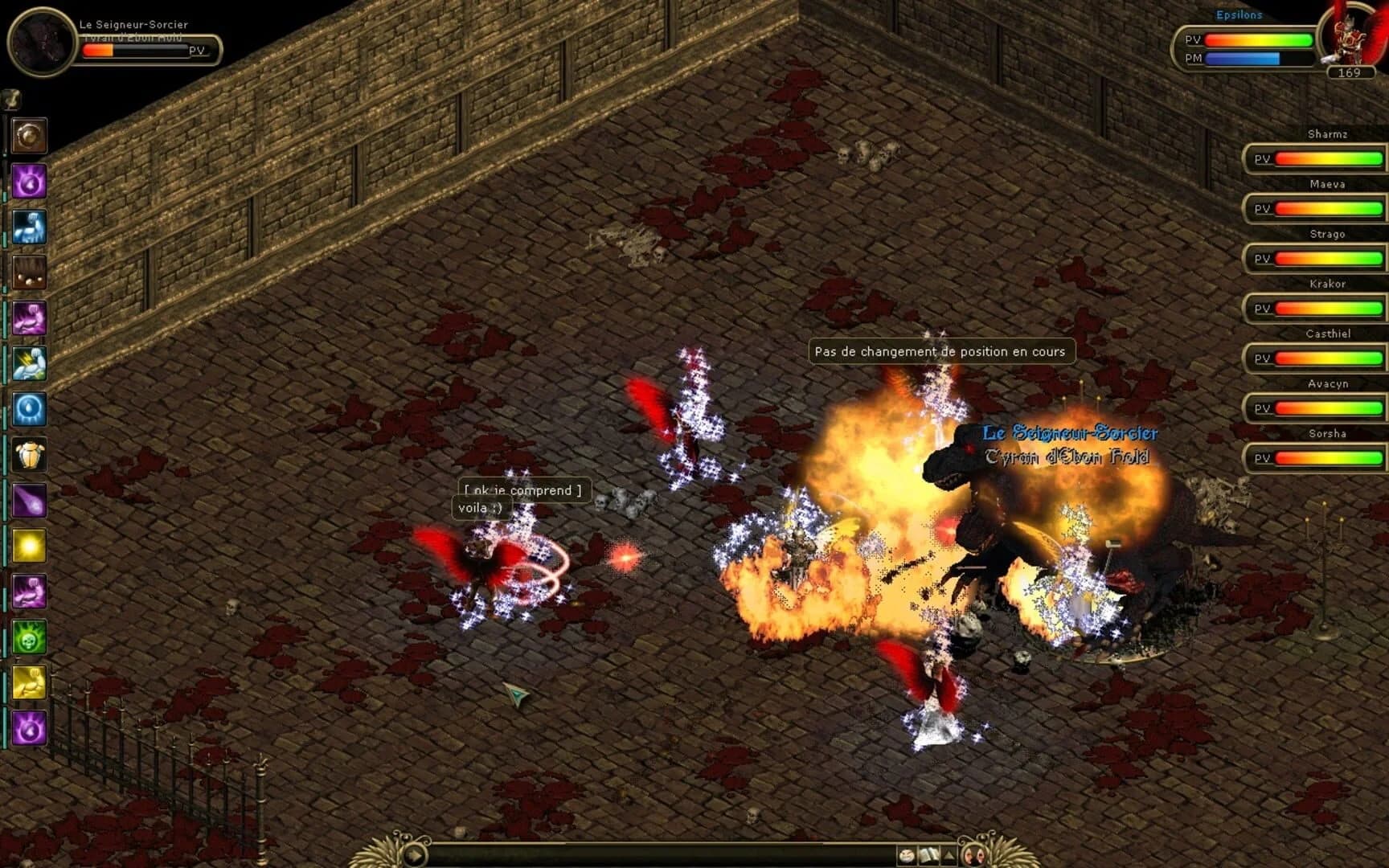Expand the chat panel with the up triangle
Viewport: 1389px width, 868px height.
tap(948, 854)
